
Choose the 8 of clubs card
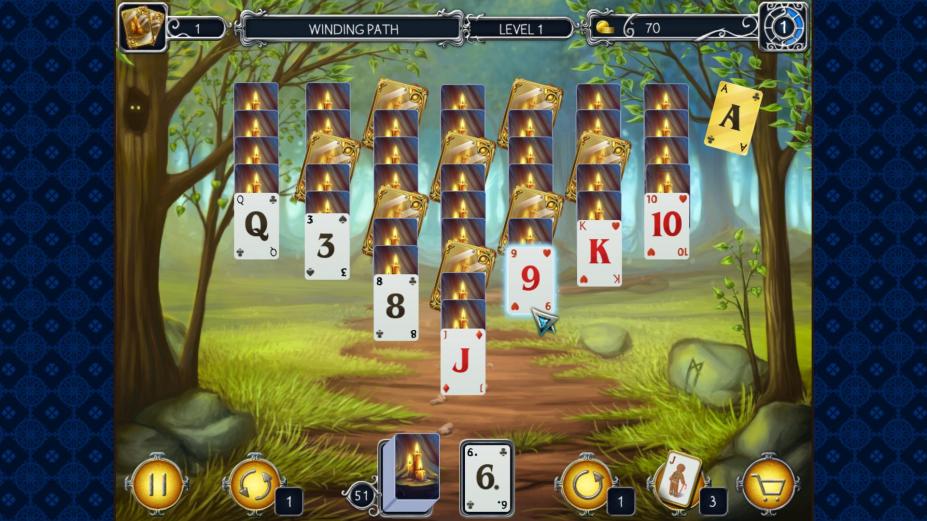click(x=396, y=307)
